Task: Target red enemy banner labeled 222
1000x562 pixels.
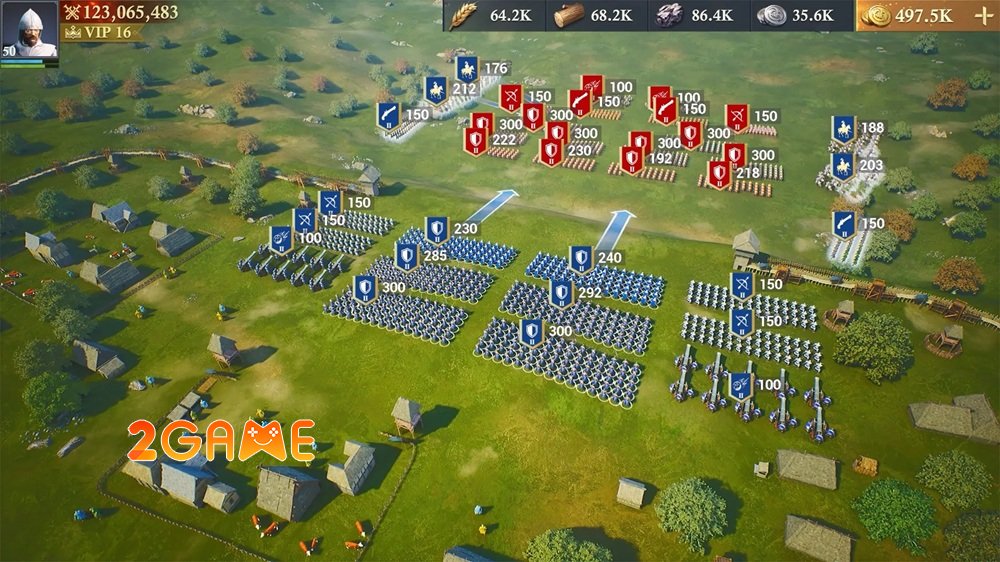Action: (x=475, y=140)
